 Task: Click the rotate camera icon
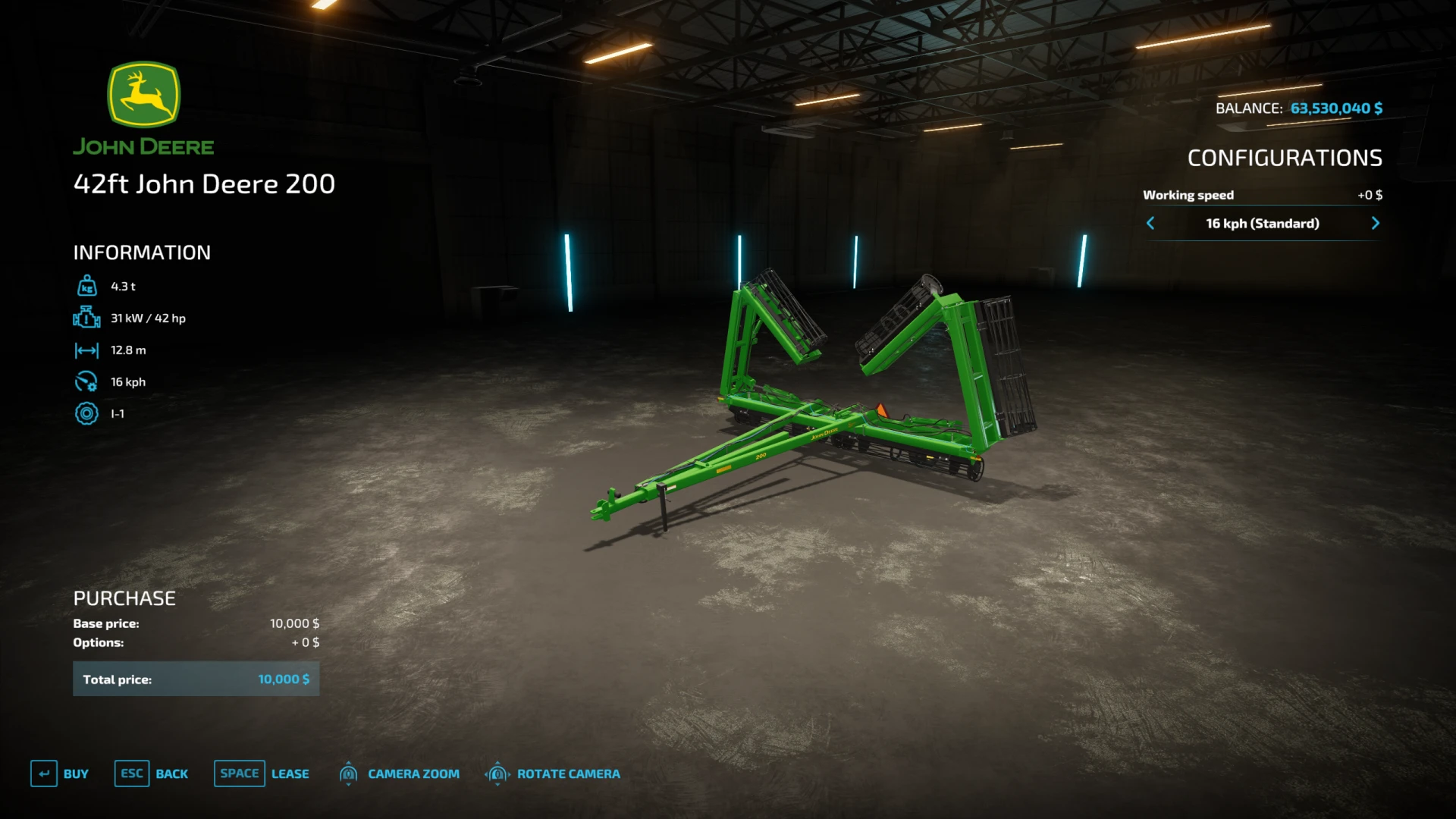click(x=497, y=773)
